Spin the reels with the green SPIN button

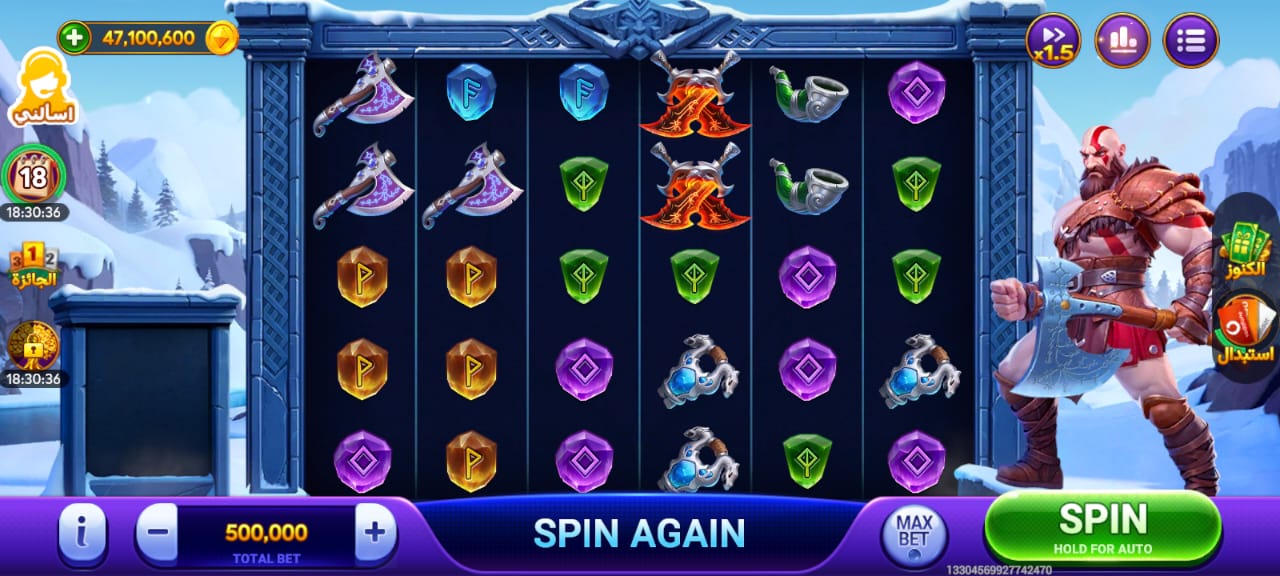(x=1102, y=525)
